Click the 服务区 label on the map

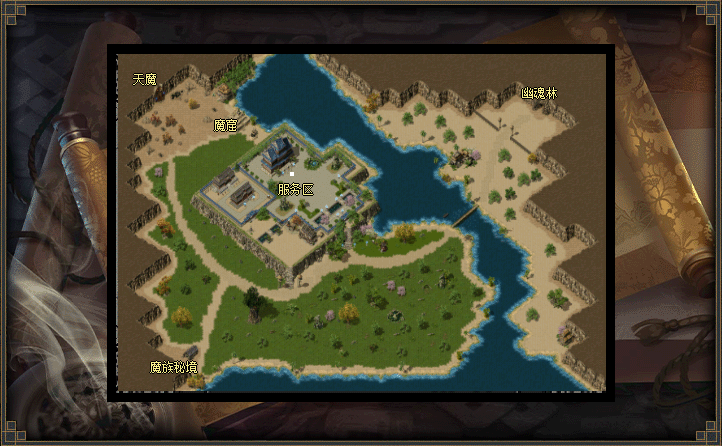295,189
